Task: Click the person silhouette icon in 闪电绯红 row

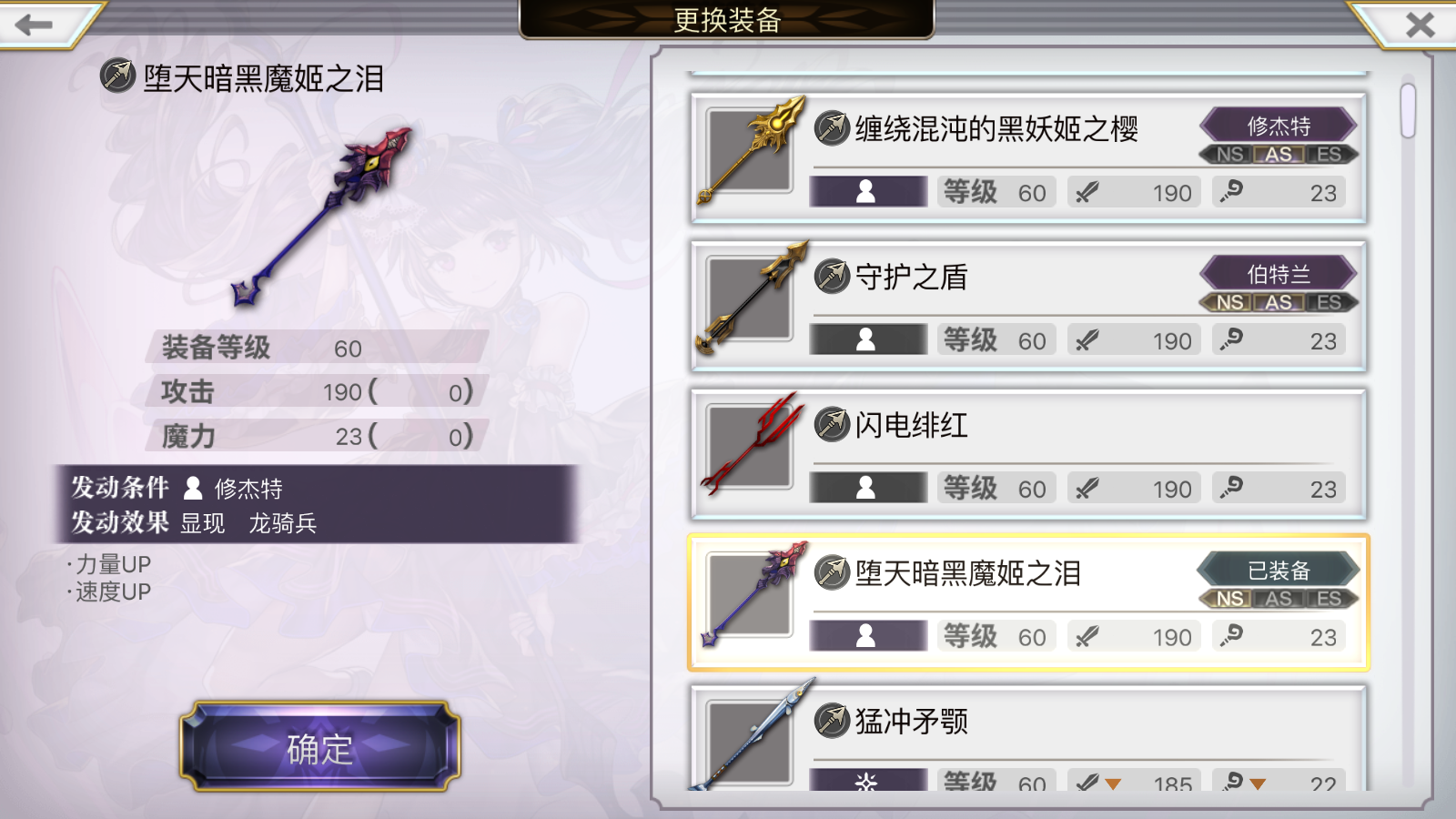Action: coord(865,488)
